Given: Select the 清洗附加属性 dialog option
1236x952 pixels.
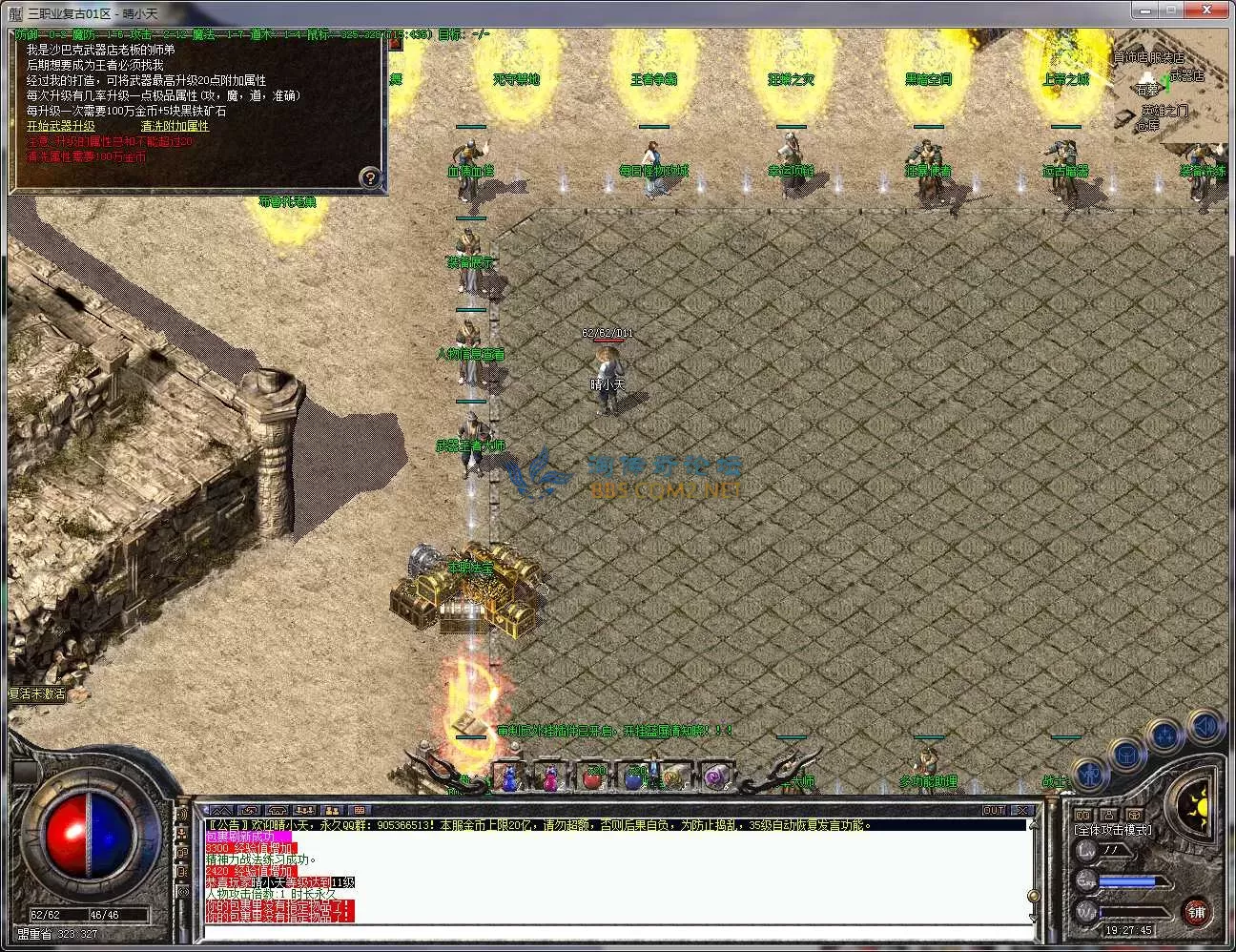Looking at the screenshot, I should pos(175,126).
